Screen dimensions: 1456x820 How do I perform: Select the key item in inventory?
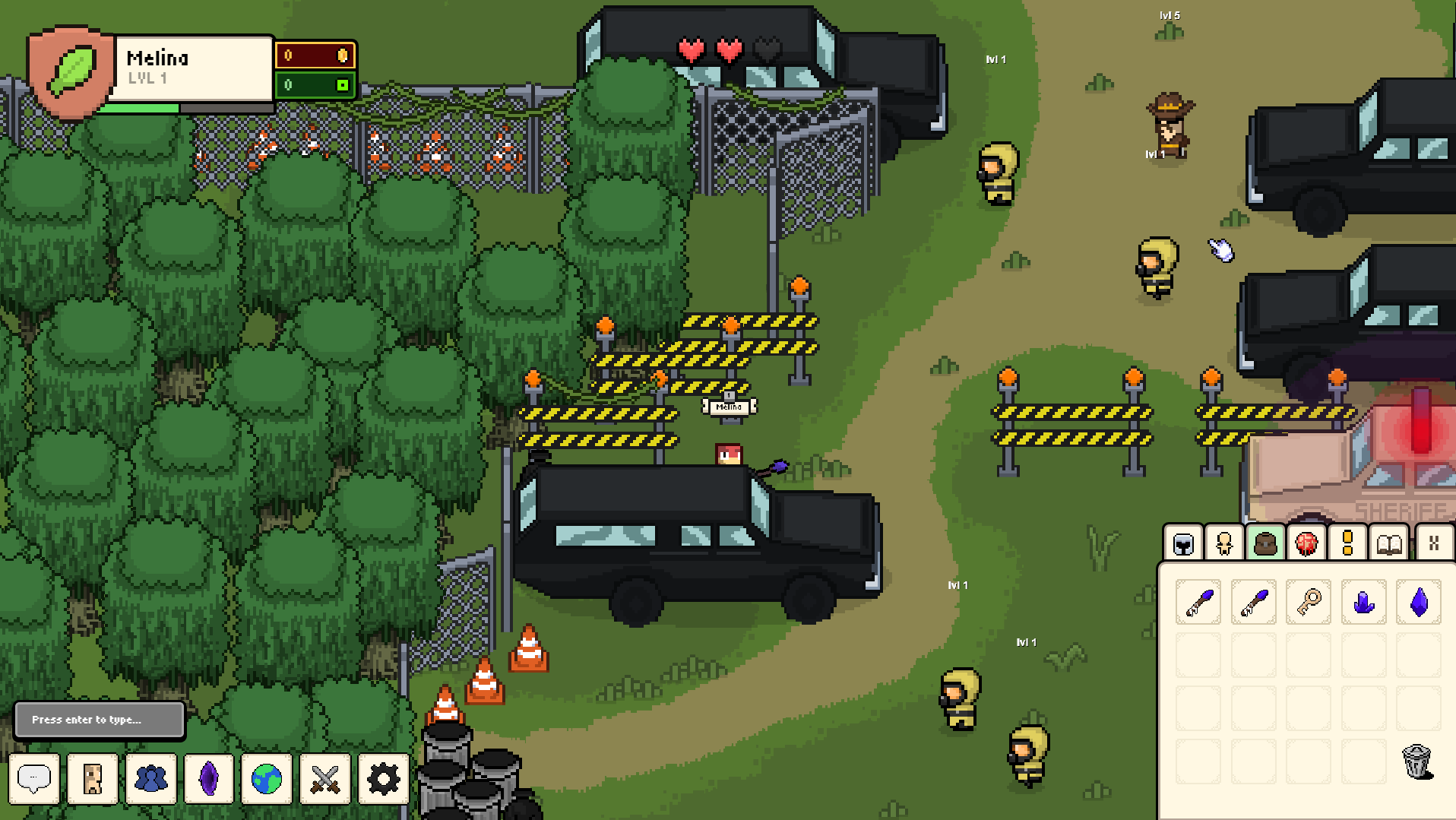point(1309,602)
